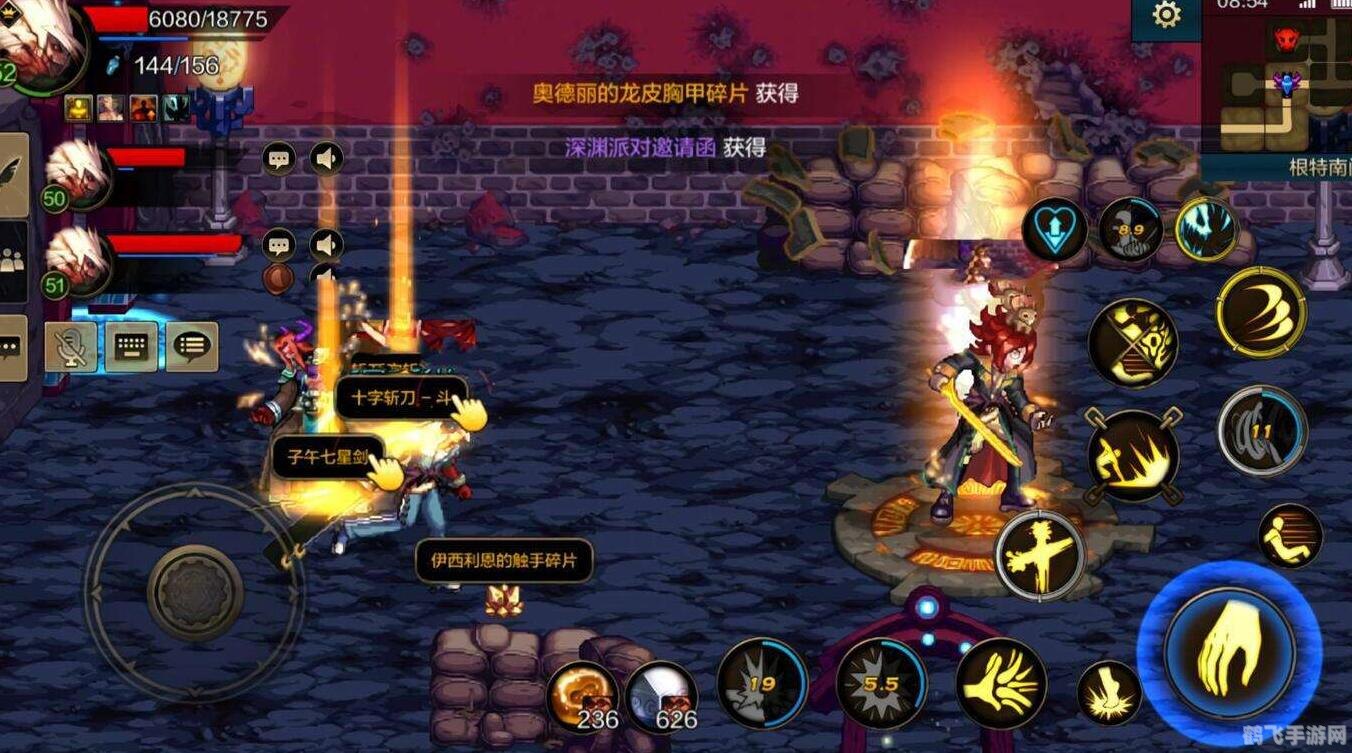The image size is (1352, 753).
Task: Use the white consumable item (626)
Action: tap(661, 695)
